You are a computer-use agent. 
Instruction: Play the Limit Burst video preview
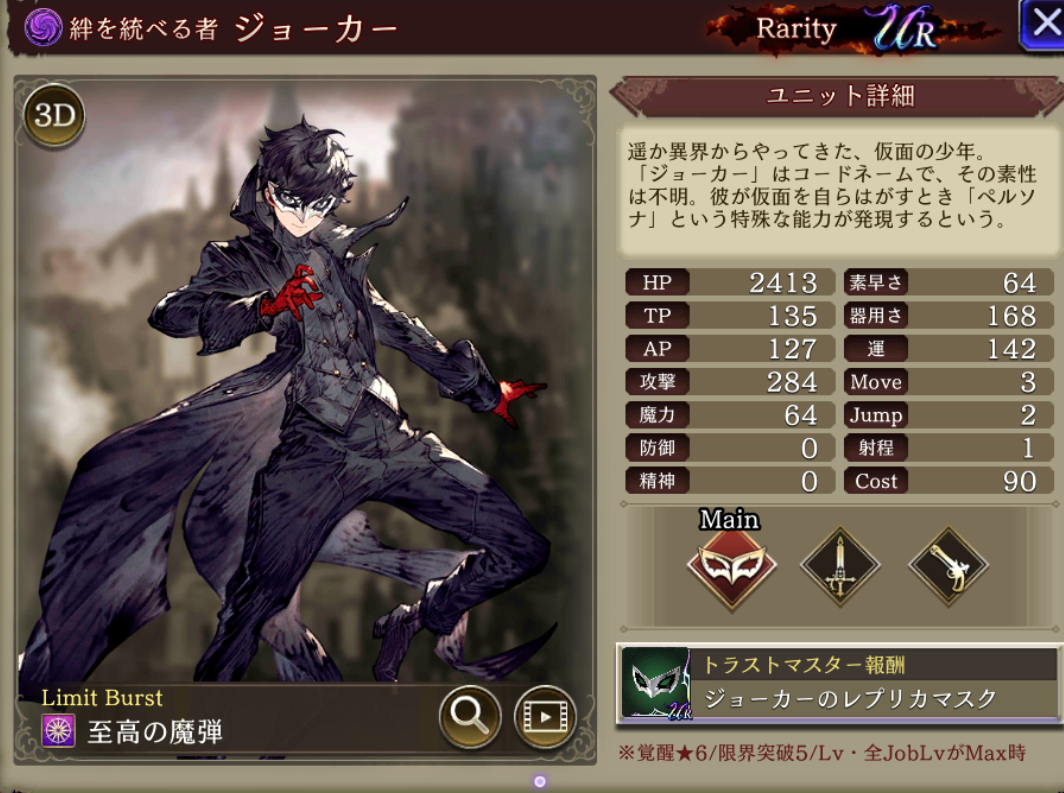[545, 717]
